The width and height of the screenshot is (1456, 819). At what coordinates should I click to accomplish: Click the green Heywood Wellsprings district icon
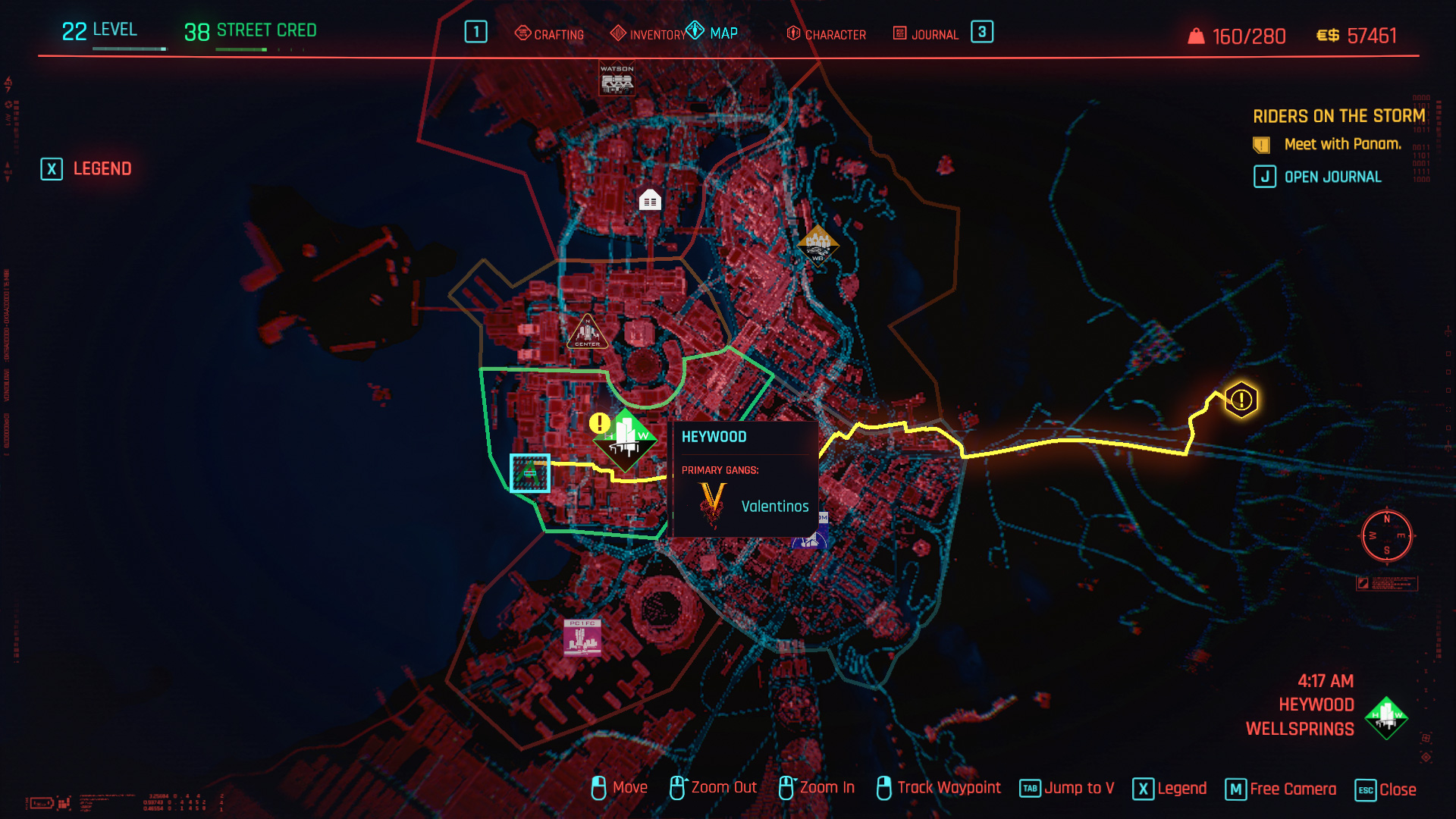(626, 438)
